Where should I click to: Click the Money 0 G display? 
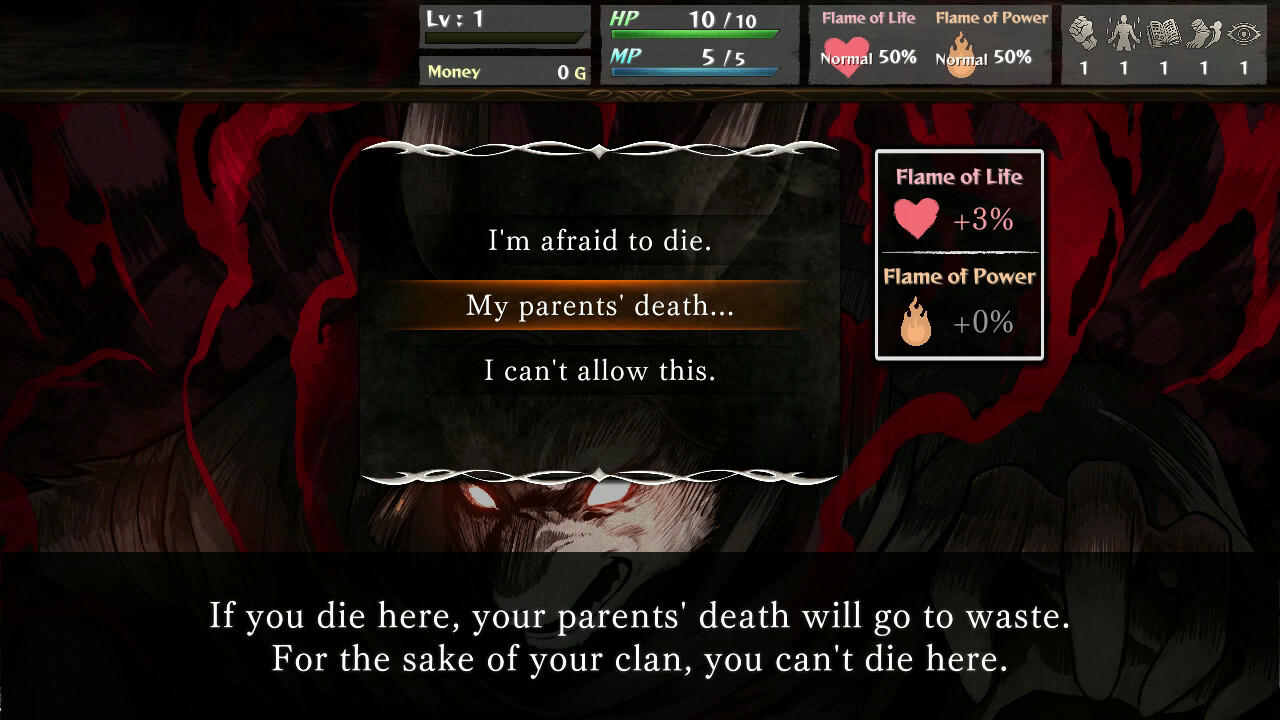[x=505, y=71]
